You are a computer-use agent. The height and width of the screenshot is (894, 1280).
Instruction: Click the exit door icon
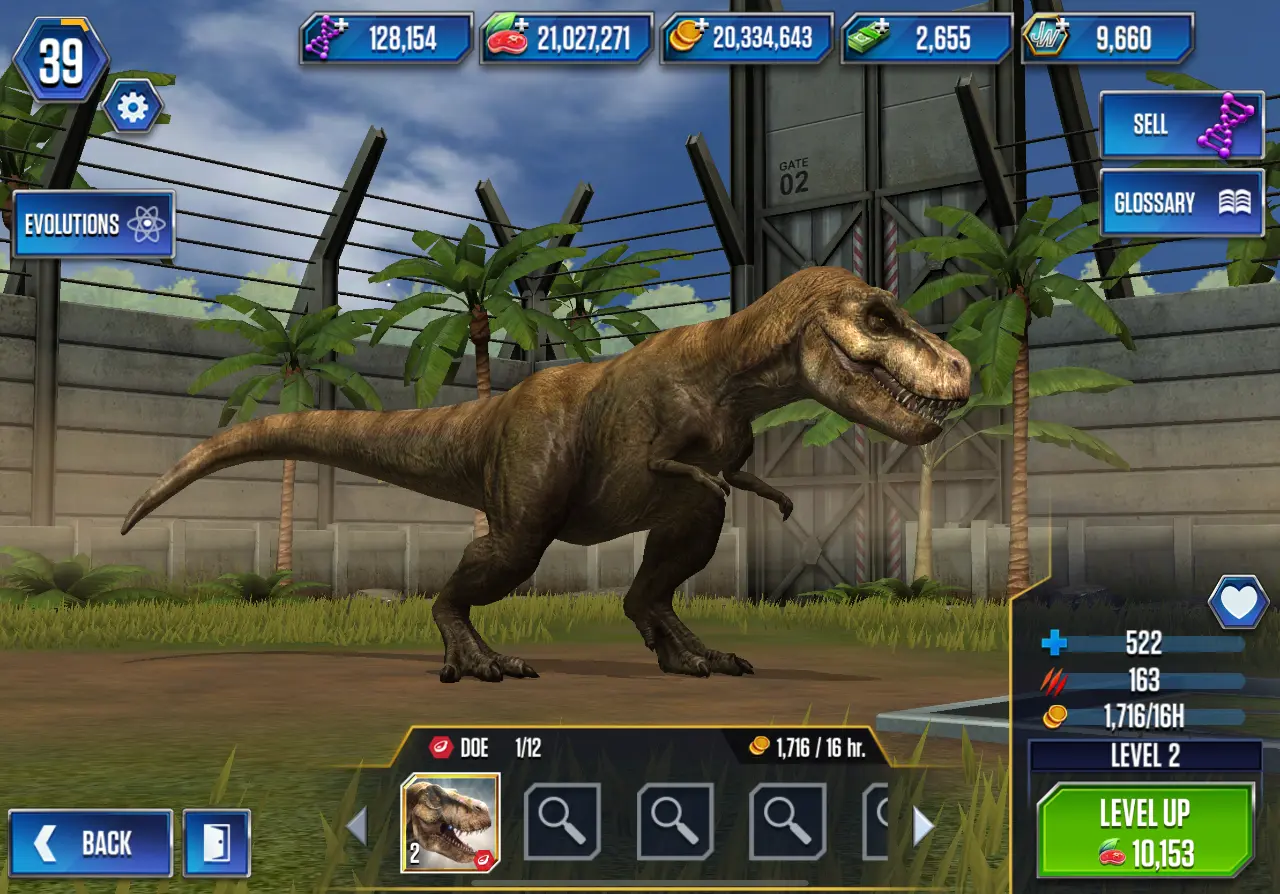(x=216, y=843)
